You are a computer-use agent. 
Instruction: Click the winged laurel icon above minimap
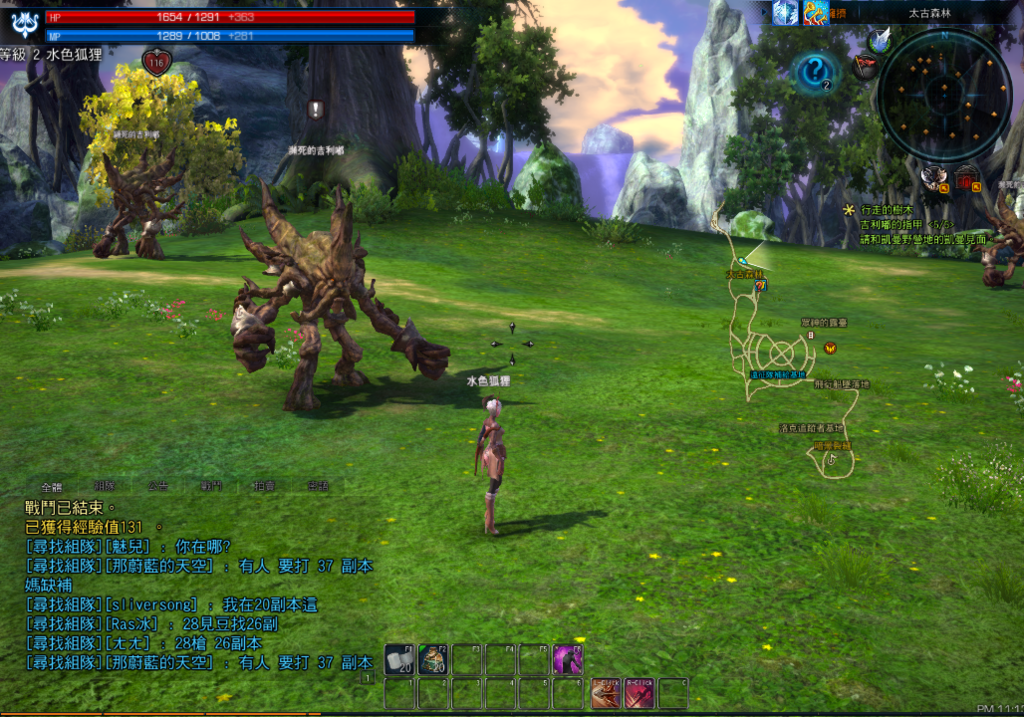click(x=880, y=40)
